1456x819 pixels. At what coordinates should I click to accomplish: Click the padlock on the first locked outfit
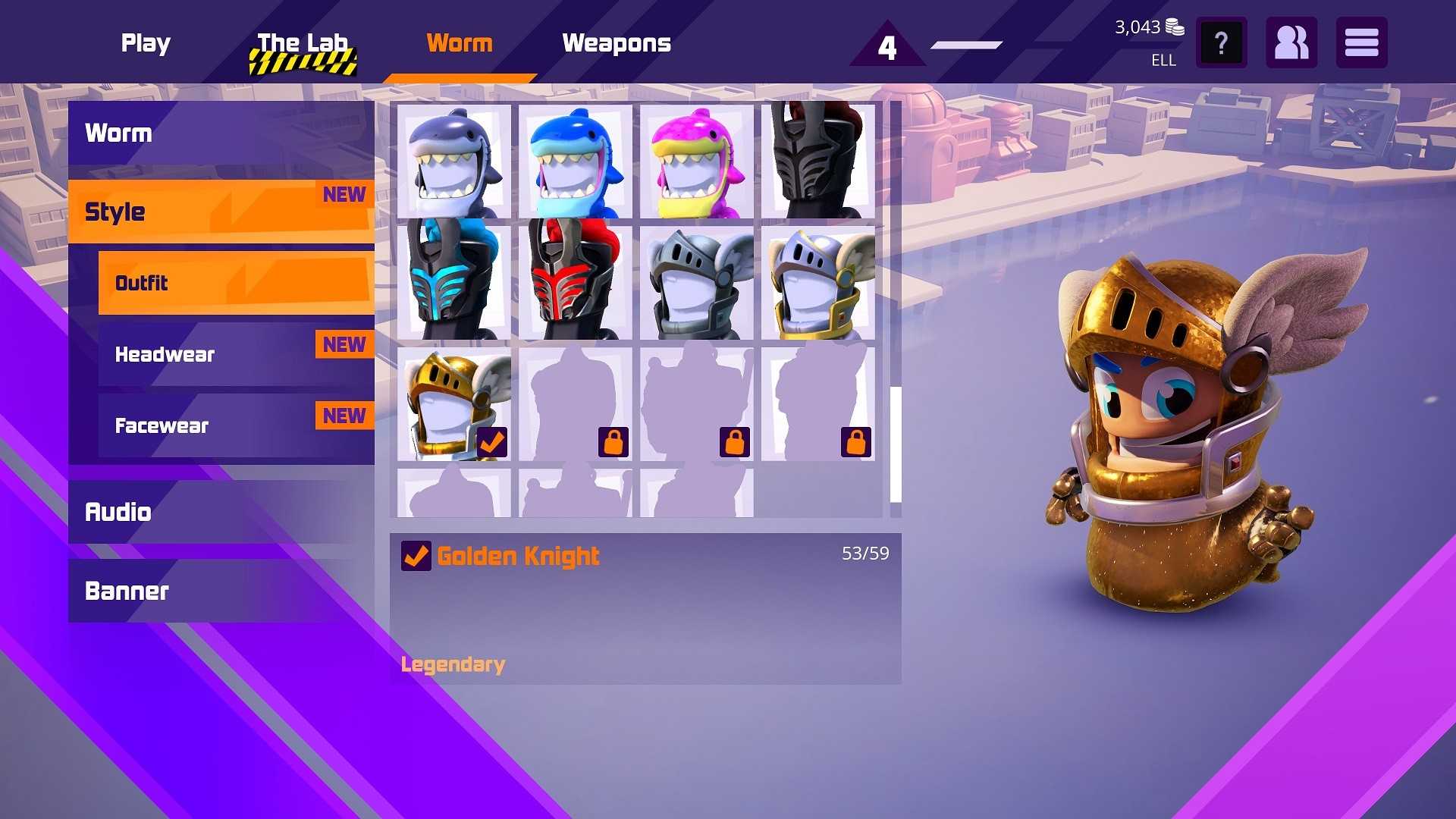612,442
